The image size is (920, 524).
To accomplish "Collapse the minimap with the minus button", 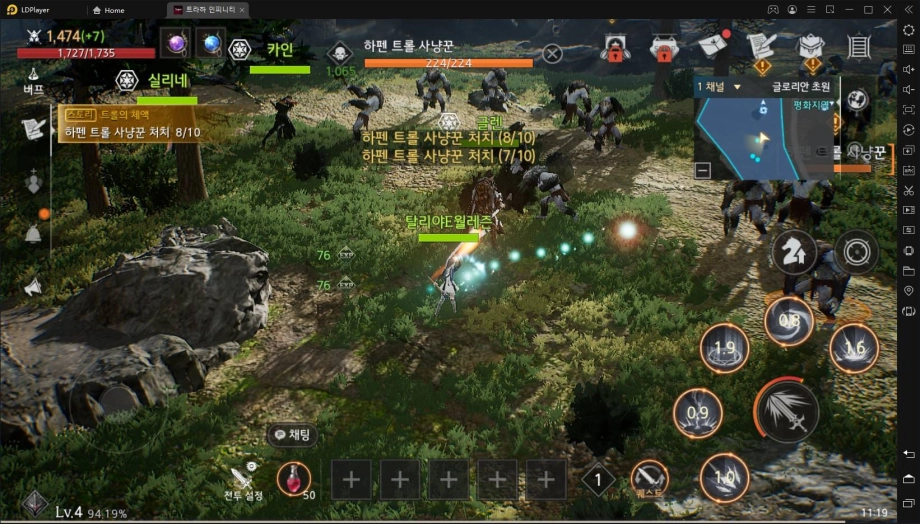I will [702, 170].
